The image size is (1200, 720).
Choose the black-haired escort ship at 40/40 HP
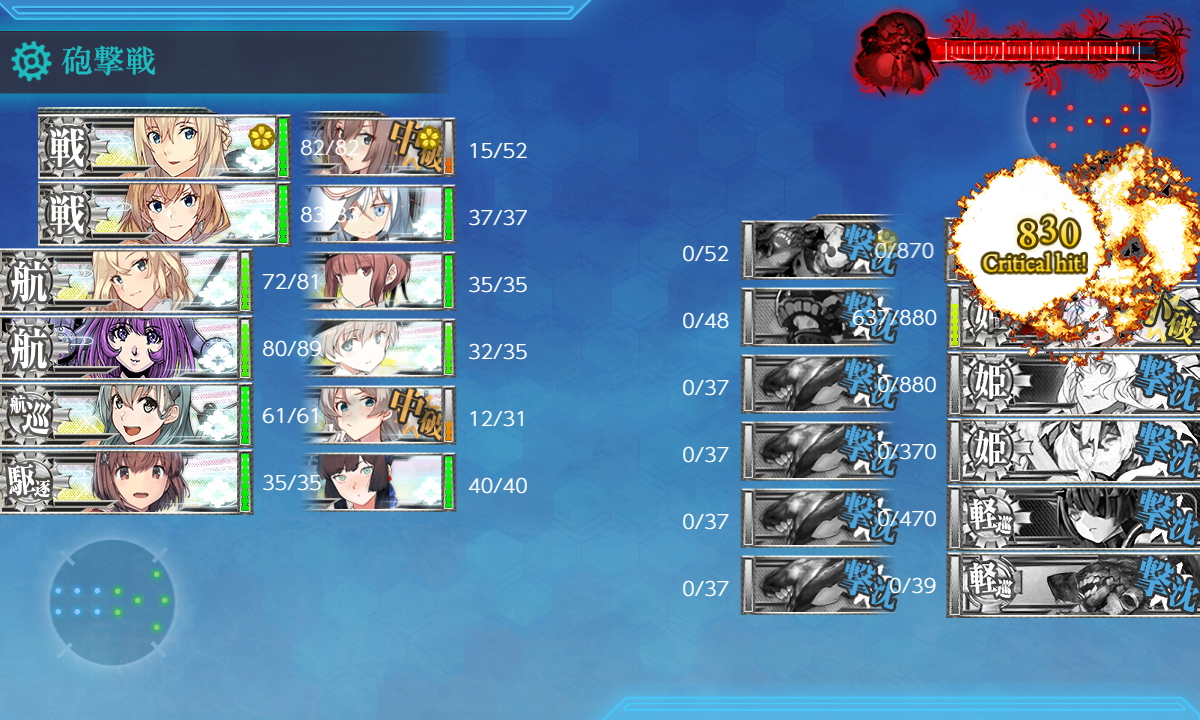click(380, 482)
